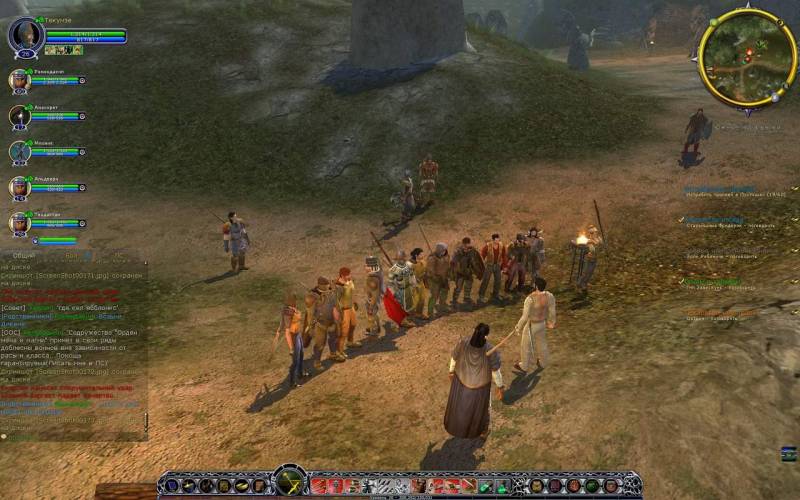
Task: Select the top quest in the tracker
Action: click(x=720, y=190)
